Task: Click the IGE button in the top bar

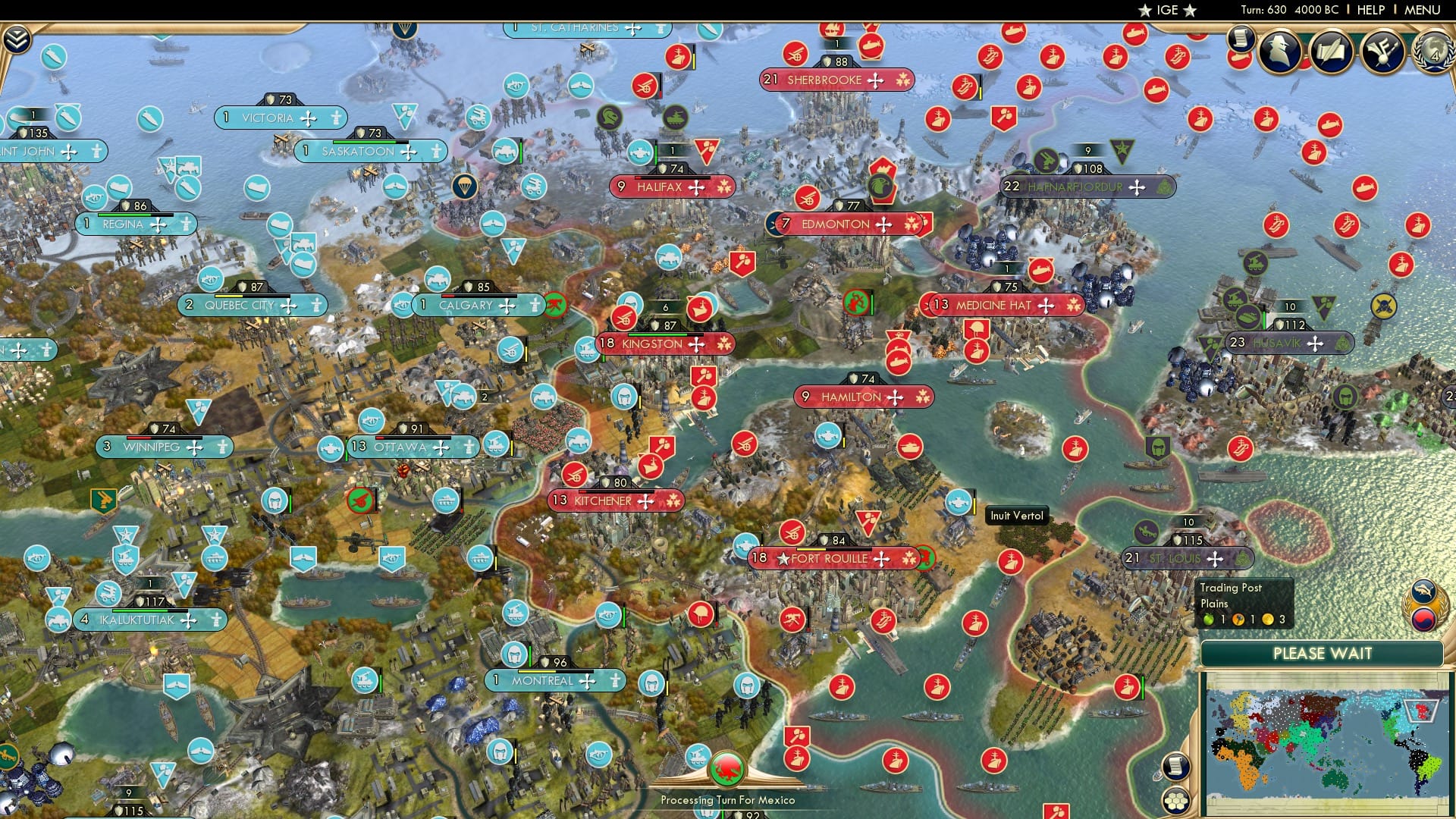Action: coord(1165,10)
